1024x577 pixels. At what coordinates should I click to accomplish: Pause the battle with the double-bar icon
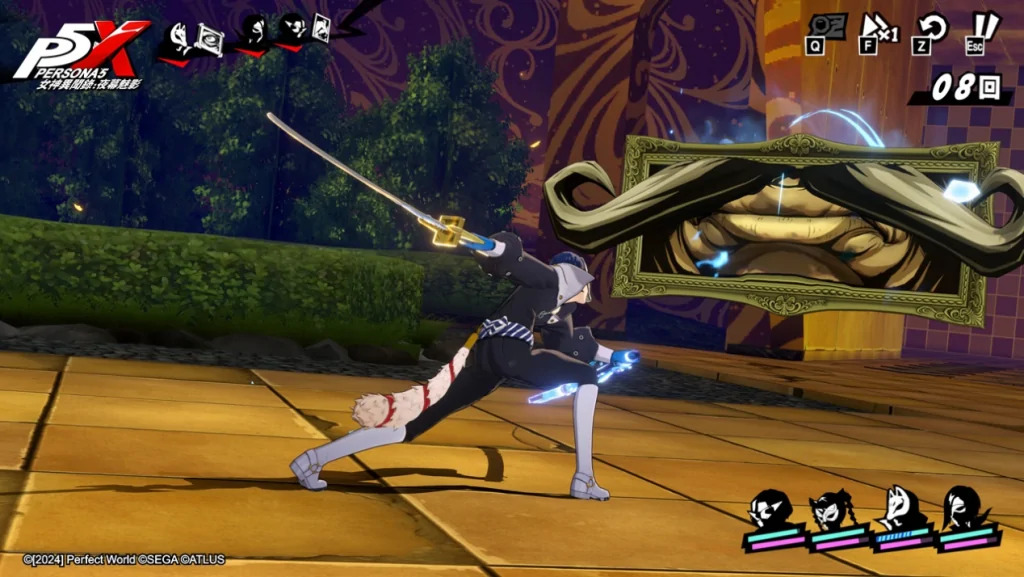pyautogui.click(x=983, y=27)
